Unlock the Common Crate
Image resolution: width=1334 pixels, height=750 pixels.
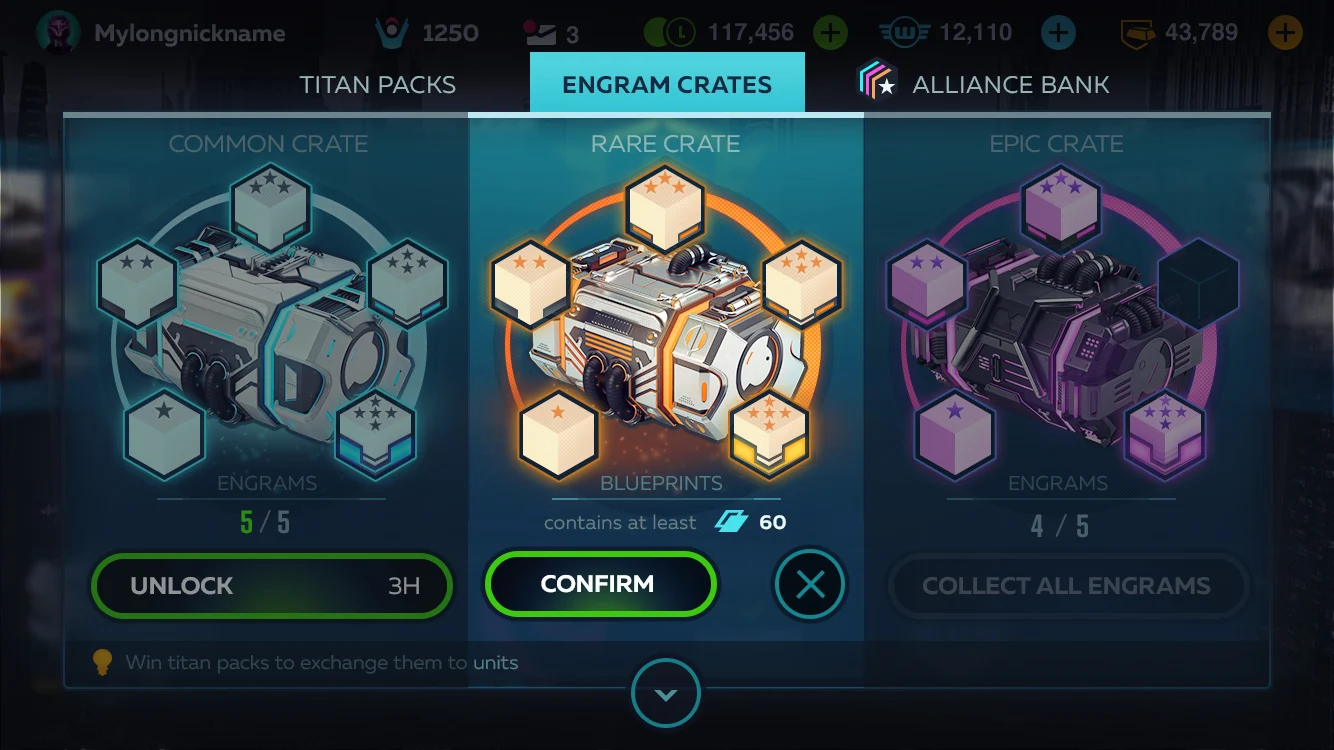click(x=271, y=586)
